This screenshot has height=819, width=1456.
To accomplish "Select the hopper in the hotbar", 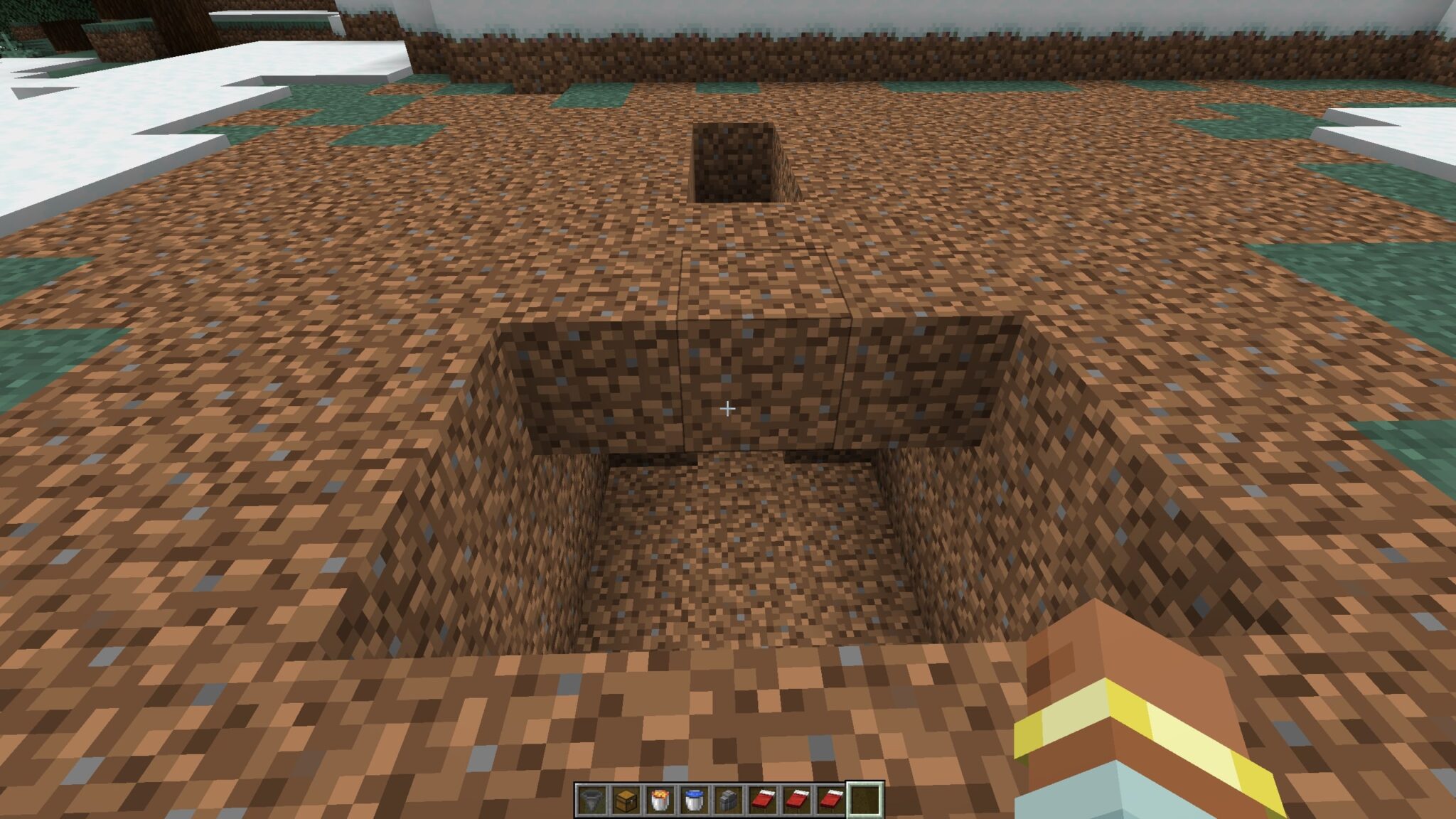I will [x=590, y=800].
